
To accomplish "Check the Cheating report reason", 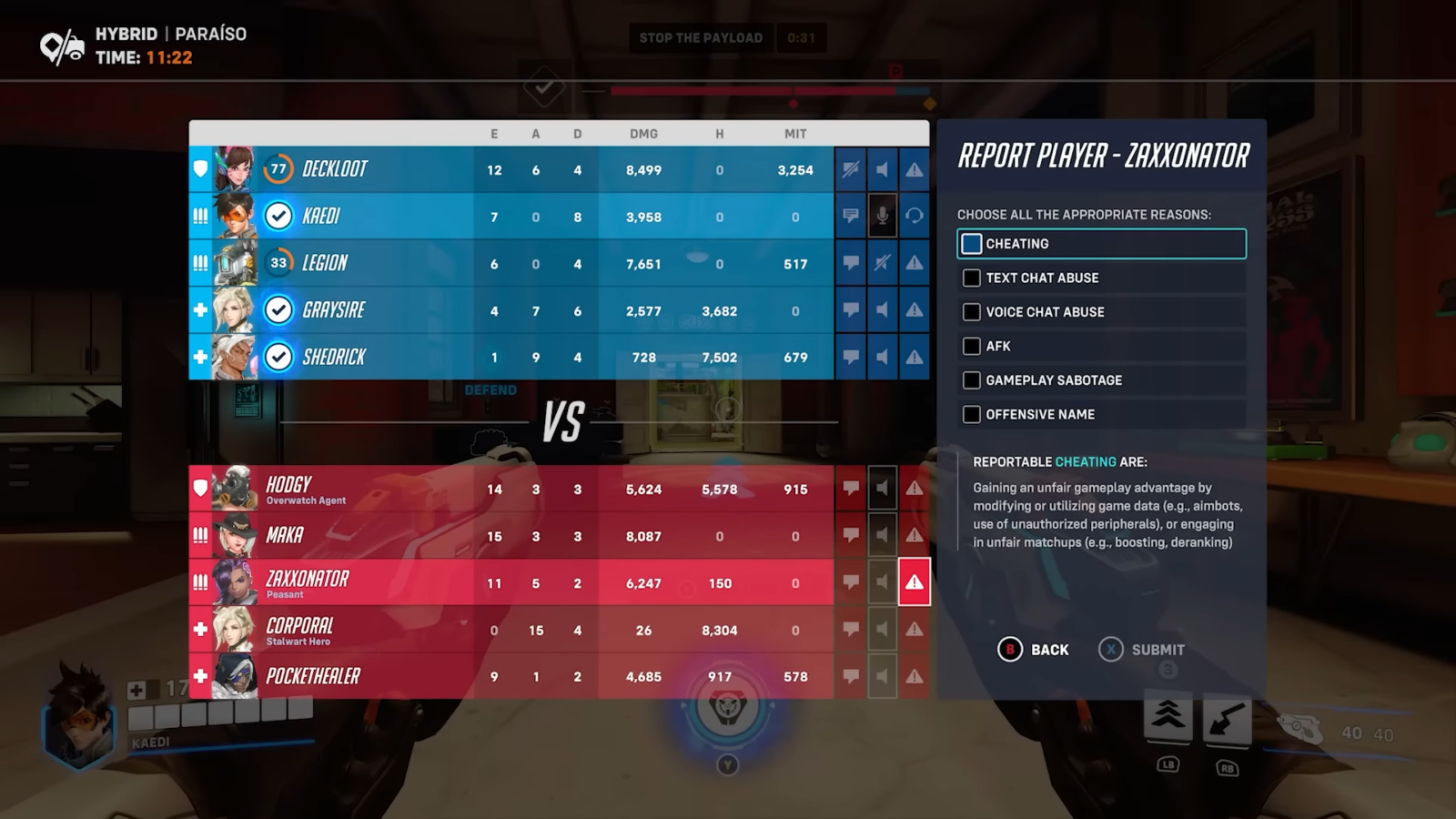I will [970, 243].
